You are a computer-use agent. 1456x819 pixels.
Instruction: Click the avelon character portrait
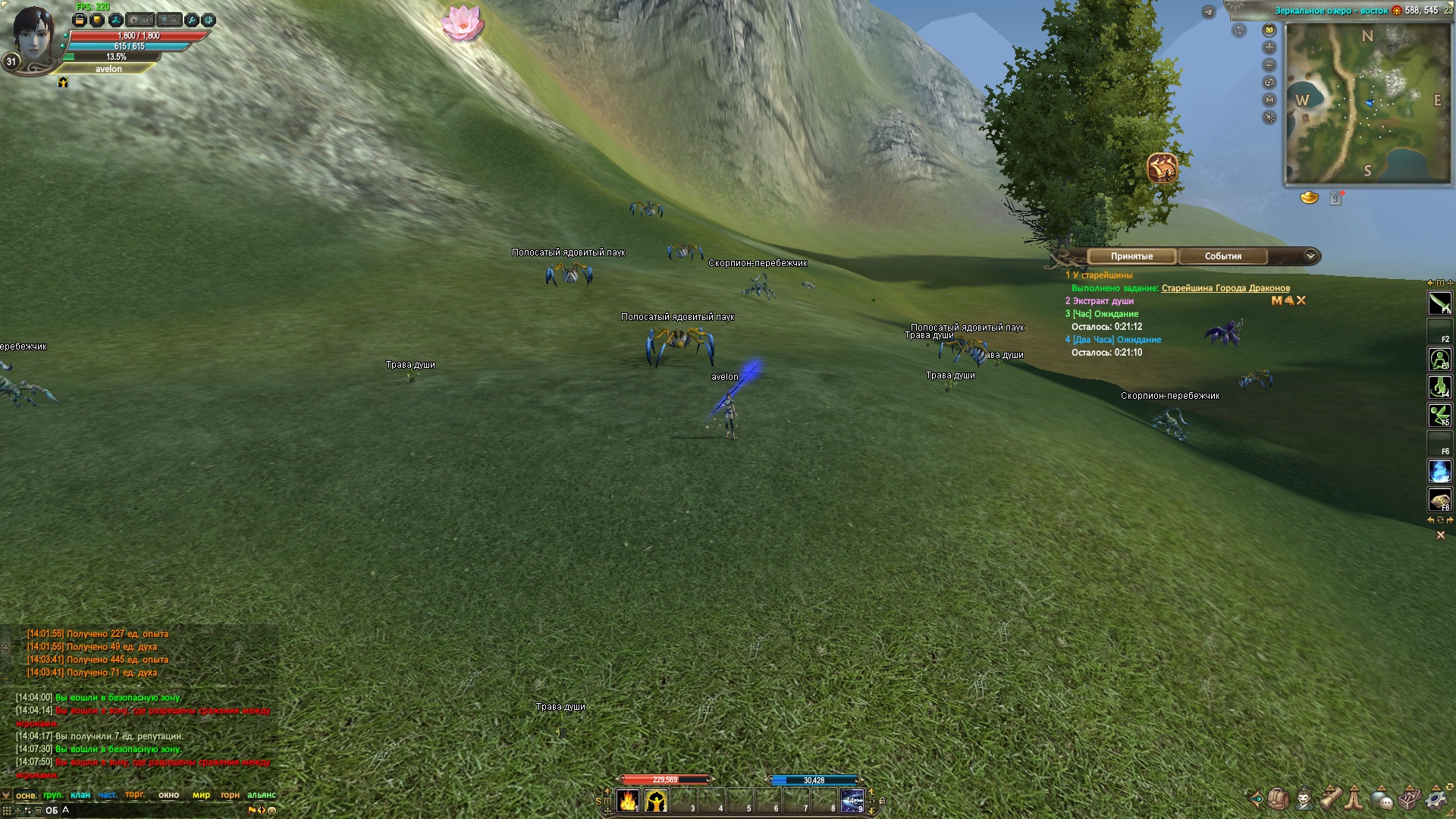click(32, 36)
